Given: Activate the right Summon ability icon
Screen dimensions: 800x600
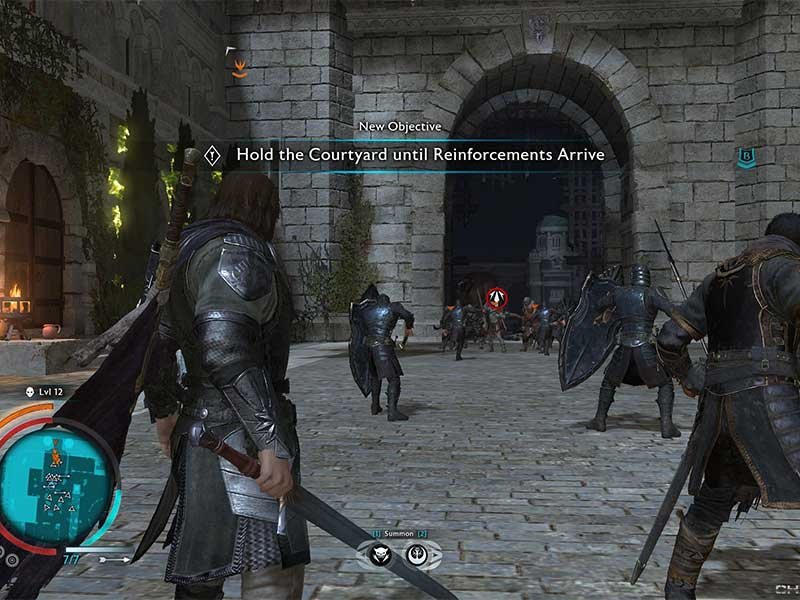Looking at the screenshot, I should click(x=416, y=553).
